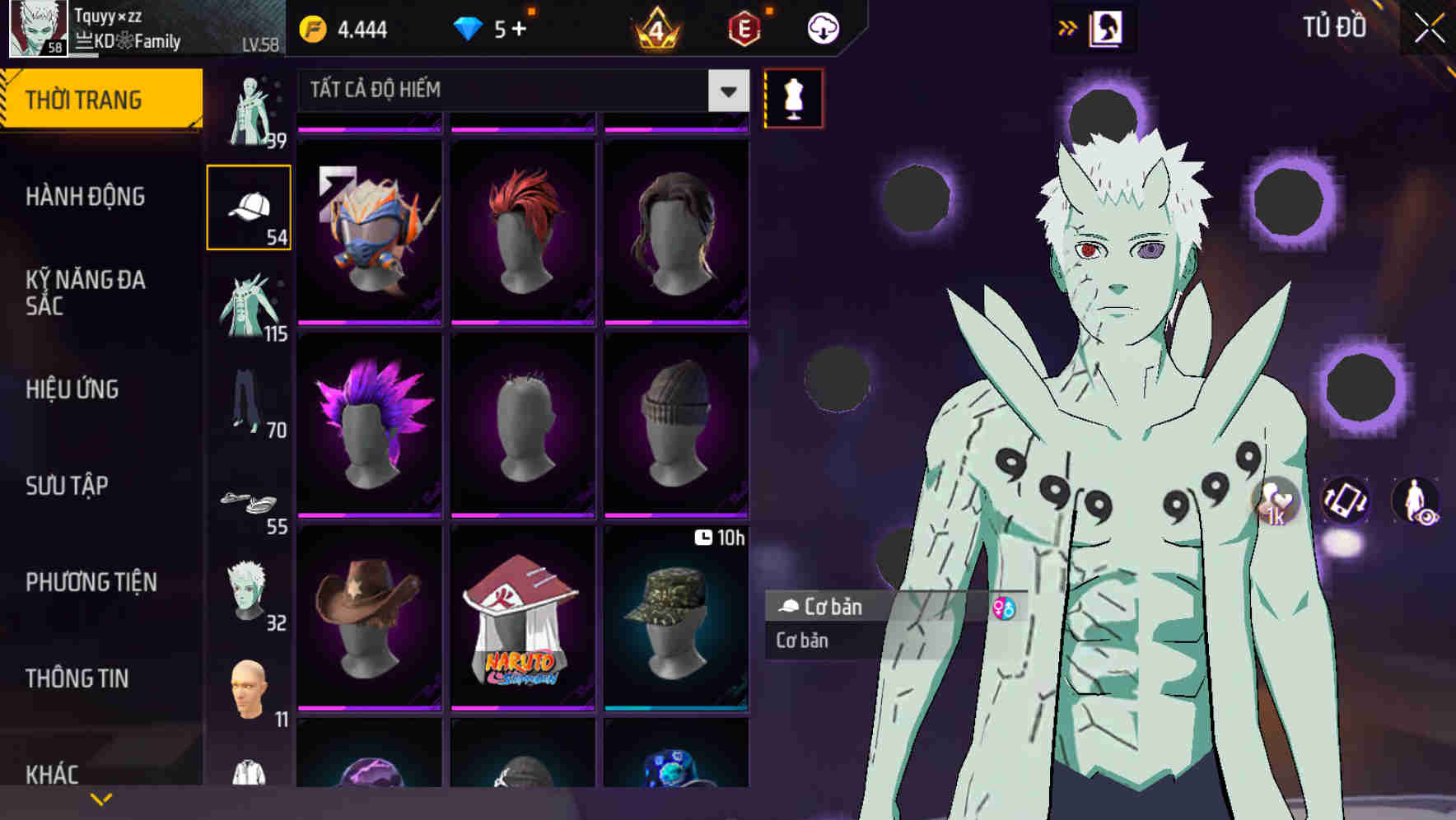Open PHƯƠNG TIỆN from the left menu
Viewport: 1456px width, 820px height.
tap(91, 581)
